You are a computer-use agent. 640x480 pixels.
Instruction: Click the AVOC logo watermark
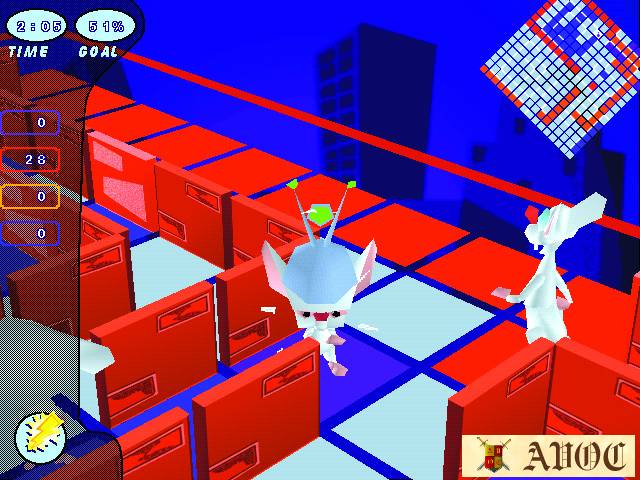point(548,456)
